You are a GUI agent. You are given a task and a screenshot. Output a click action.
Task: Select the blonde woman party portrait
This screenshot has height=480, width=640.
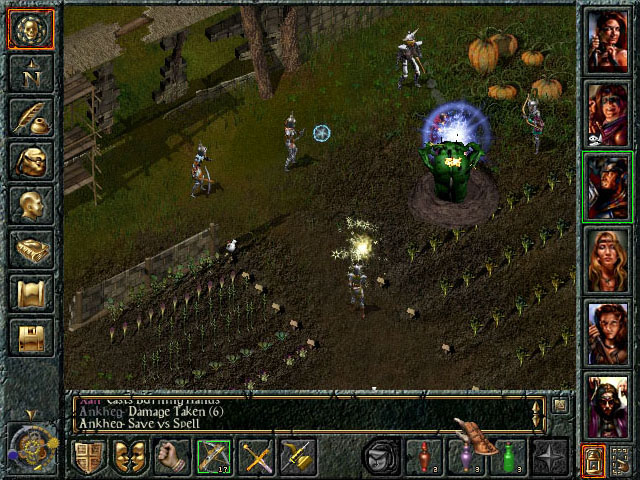tap(607, 258)
